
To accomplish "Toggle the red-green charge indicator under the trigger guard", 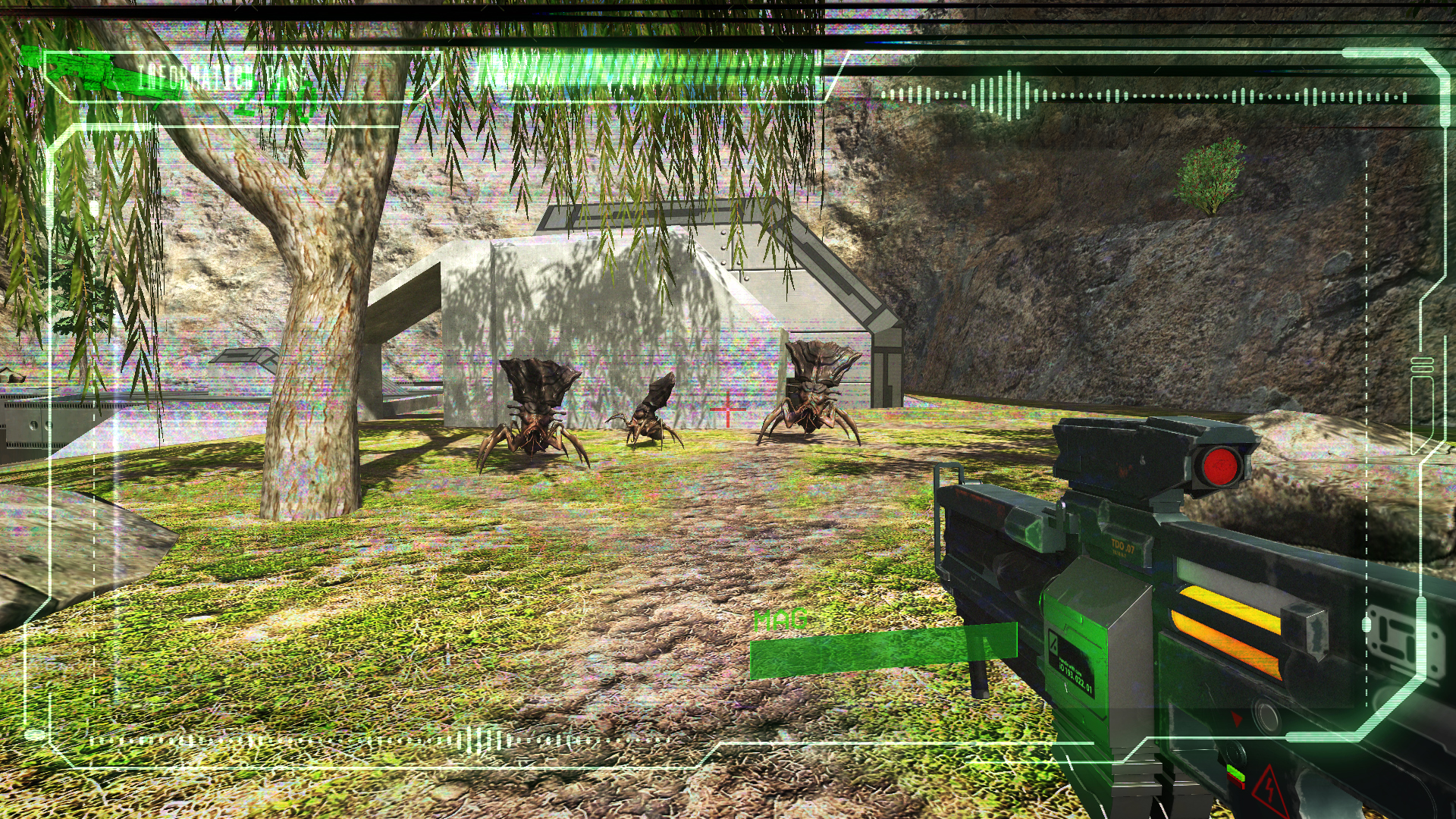I will (x=1236, y=775).
